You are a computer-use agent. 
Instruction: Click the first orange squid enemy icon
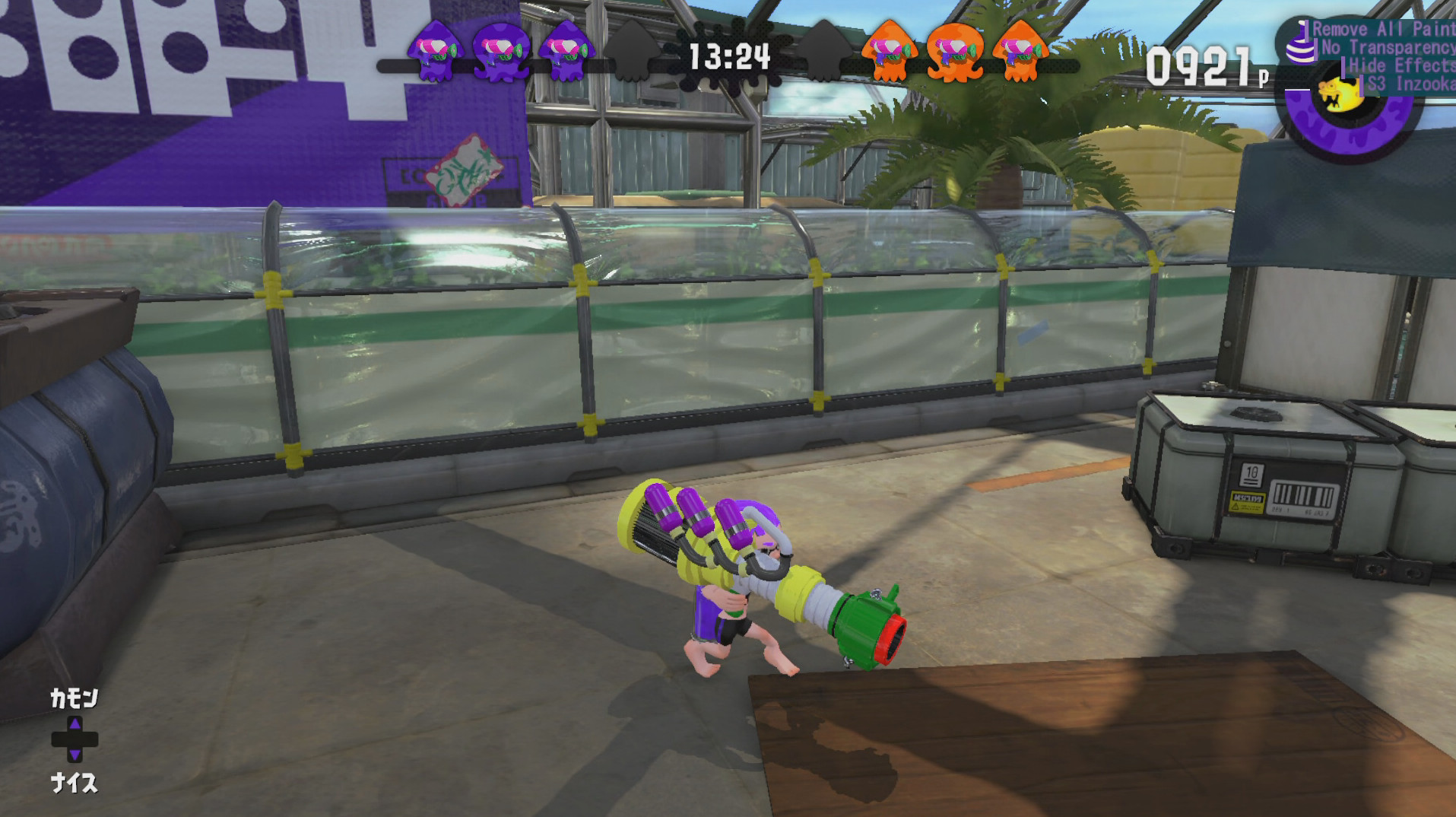(890, 49)
